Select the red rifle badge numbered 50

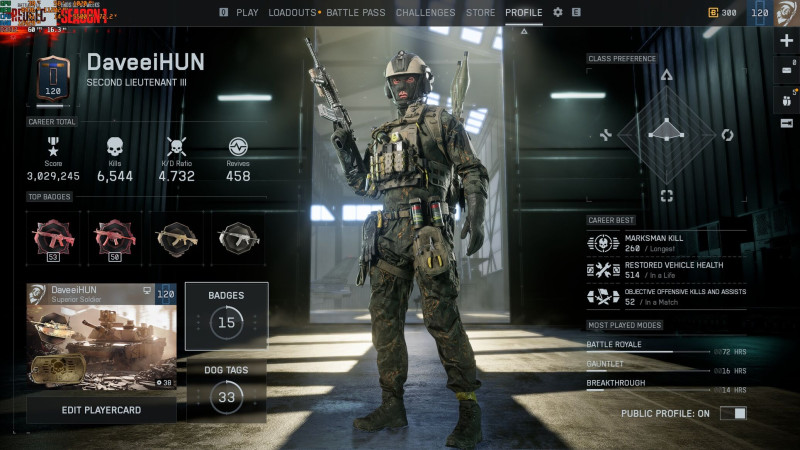pyautogui.click(x=115, y=237)
